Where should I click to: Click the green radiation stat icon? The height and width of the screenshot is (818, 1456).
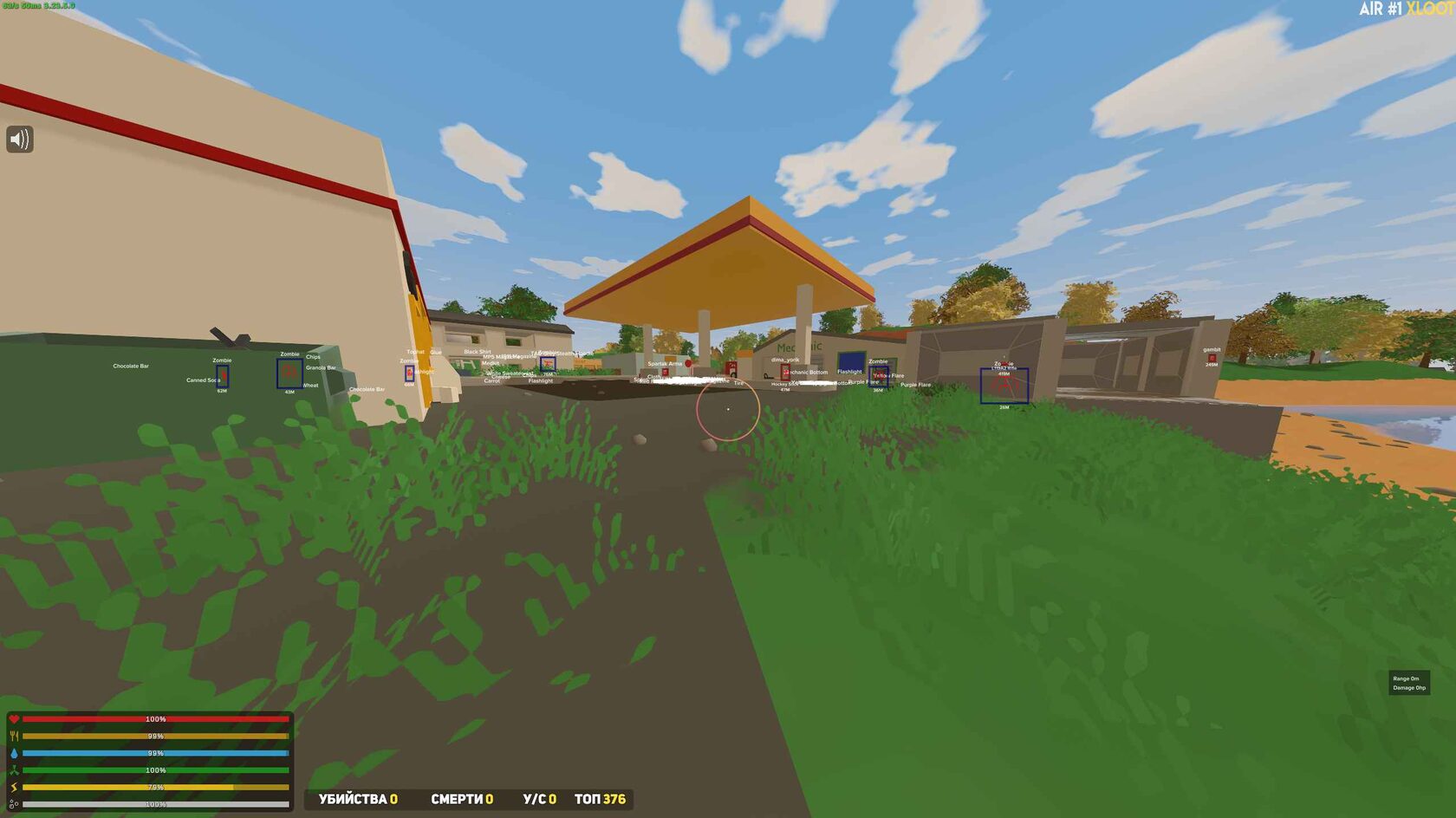point(16,768)
